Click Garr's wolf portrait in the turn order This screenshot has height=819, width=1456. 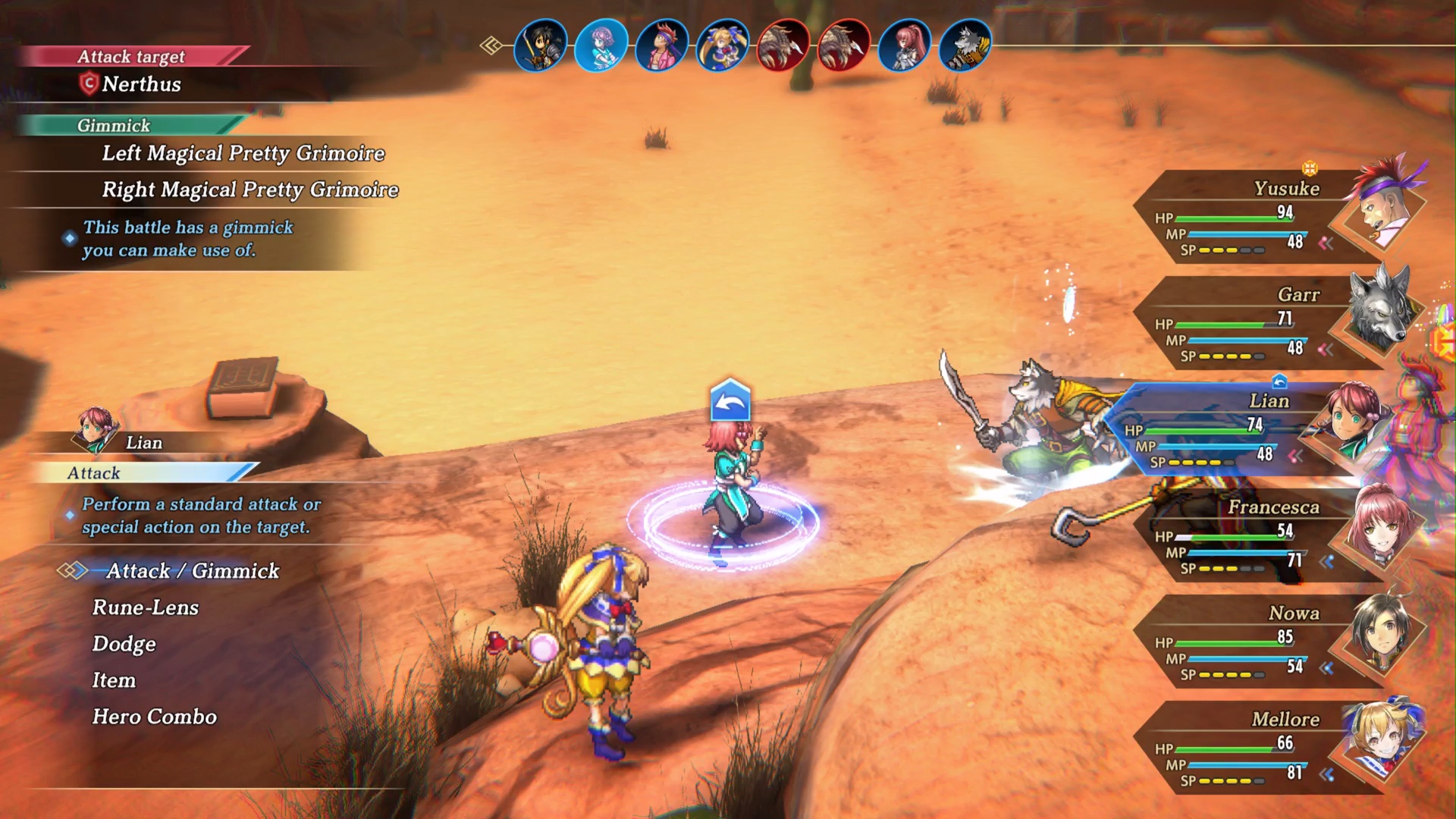click(965, 45)
